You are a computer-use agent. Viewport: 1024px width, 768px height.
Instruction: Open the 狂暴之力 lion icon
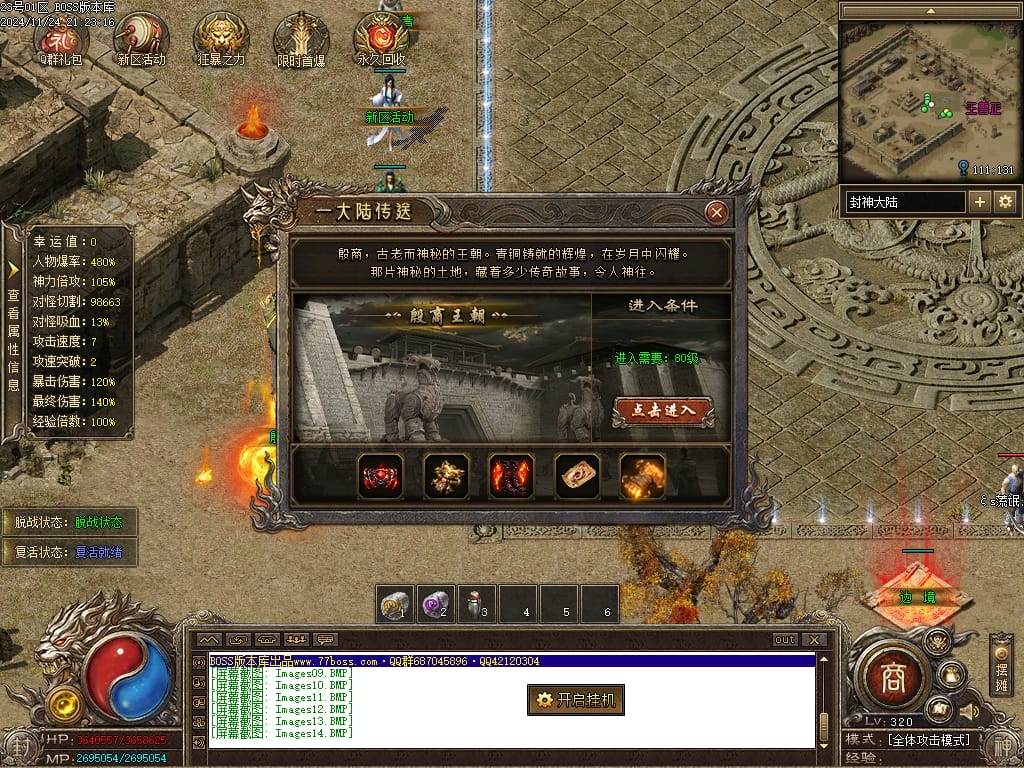point(221,35)
